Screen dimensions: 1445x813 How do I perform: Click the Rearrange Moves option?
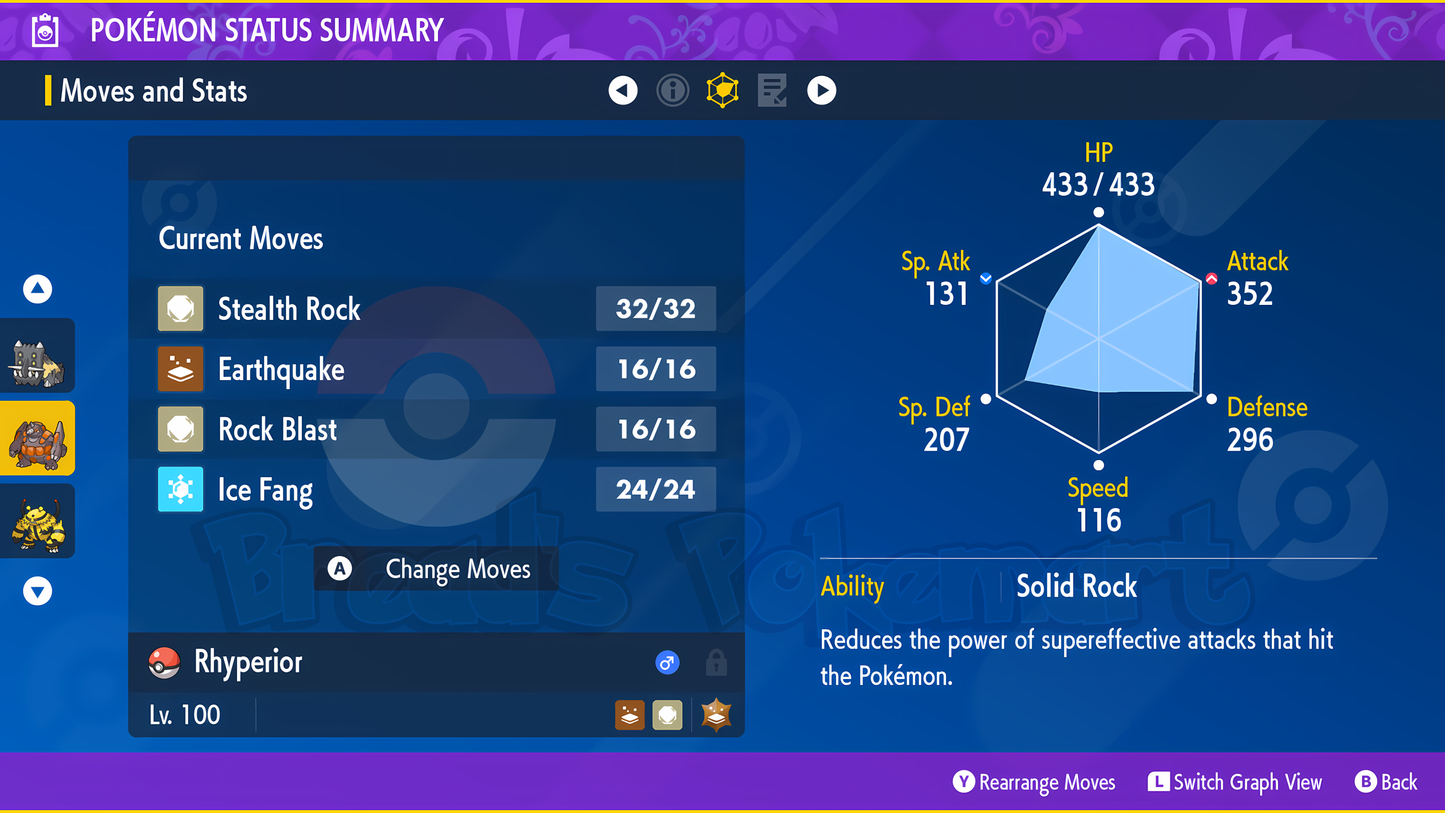[x=1035, y=782]
